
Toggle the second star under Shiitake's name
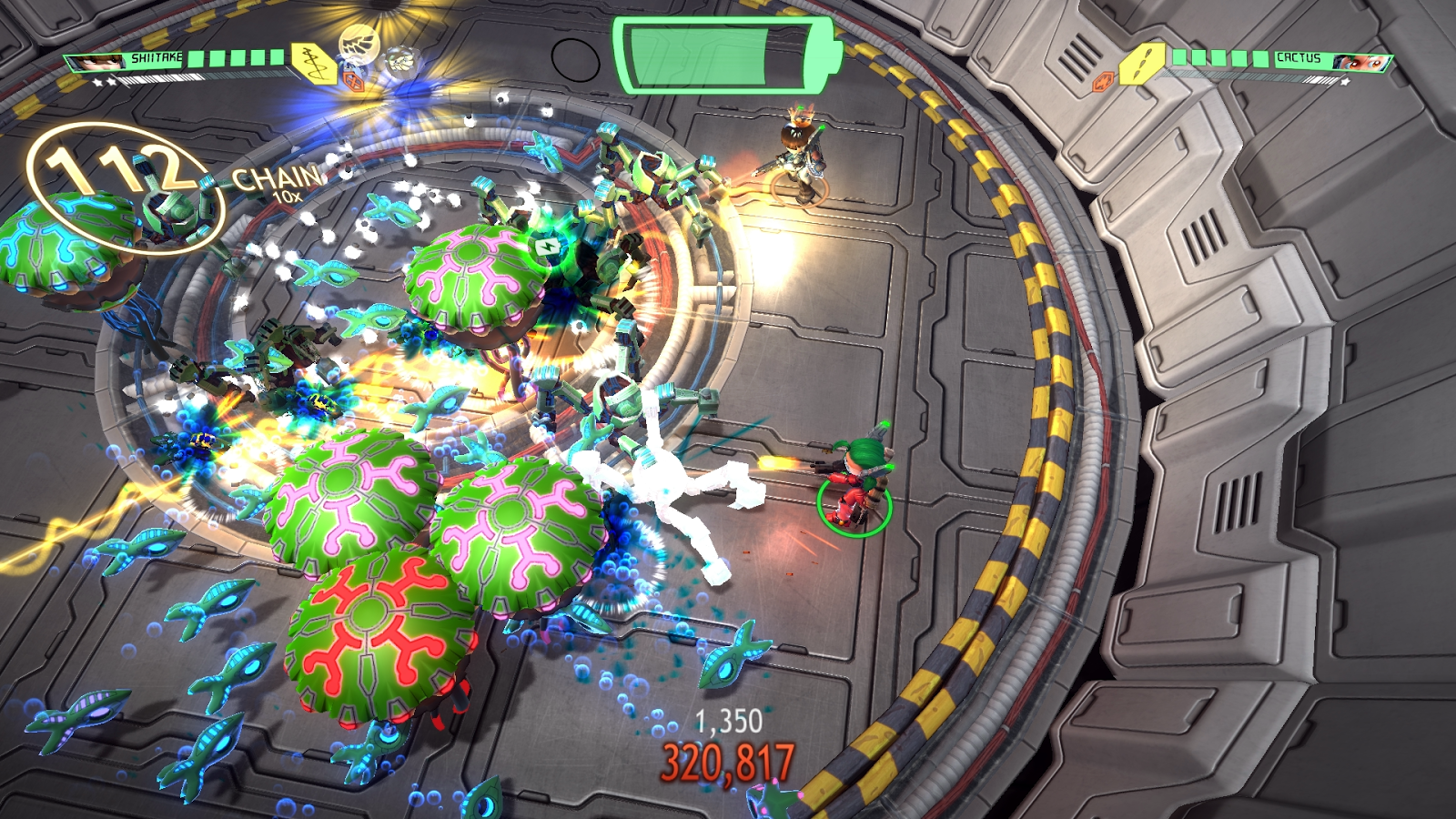pos(113,82)
